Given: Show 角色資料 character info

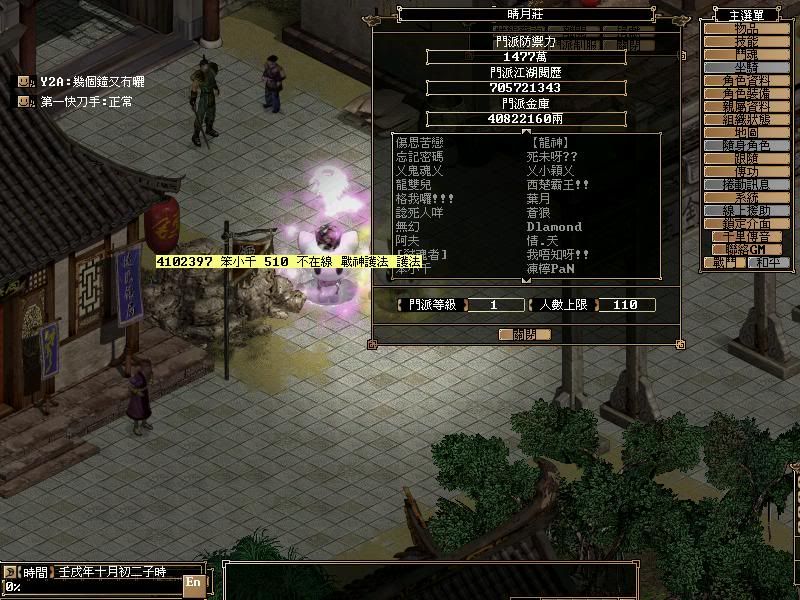Looking at the screenshot, I should click(x=747, y=81).
